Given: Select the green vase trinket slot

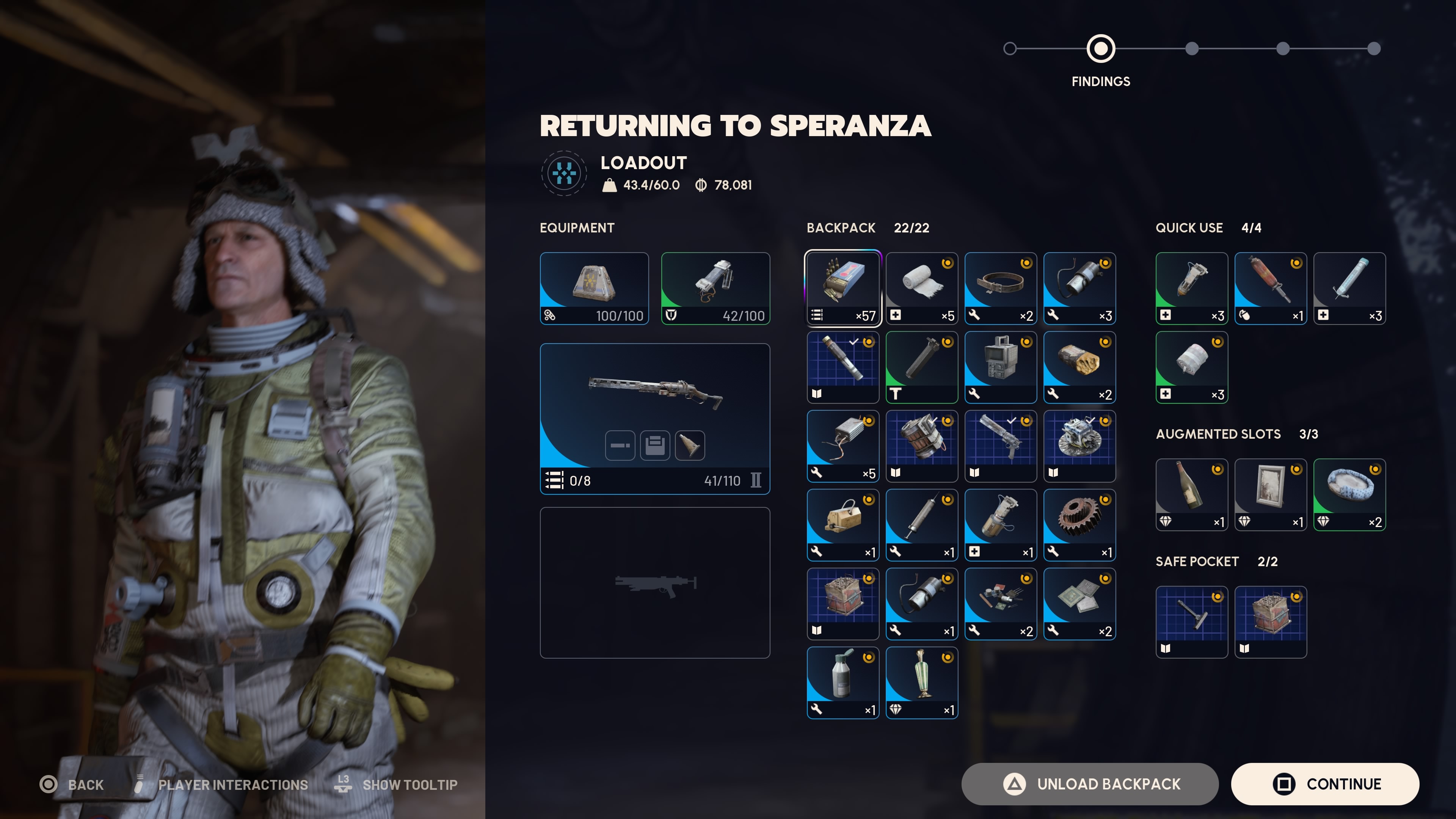Looking at the screenshot, I should point(921,682).
